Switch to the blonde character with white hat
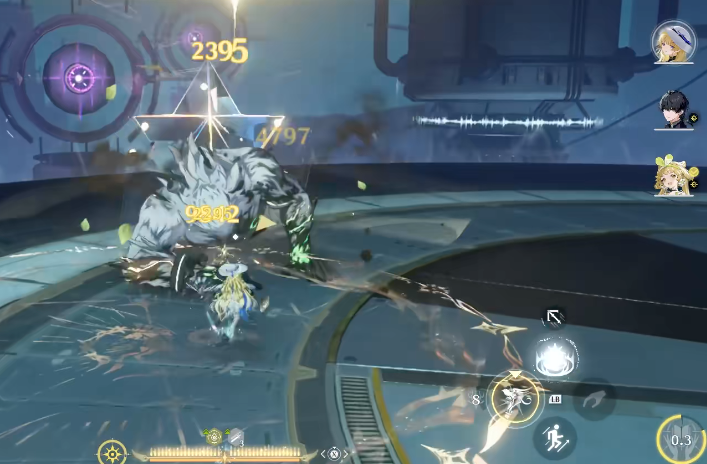707x464 pixels. (x=673, y=42)
